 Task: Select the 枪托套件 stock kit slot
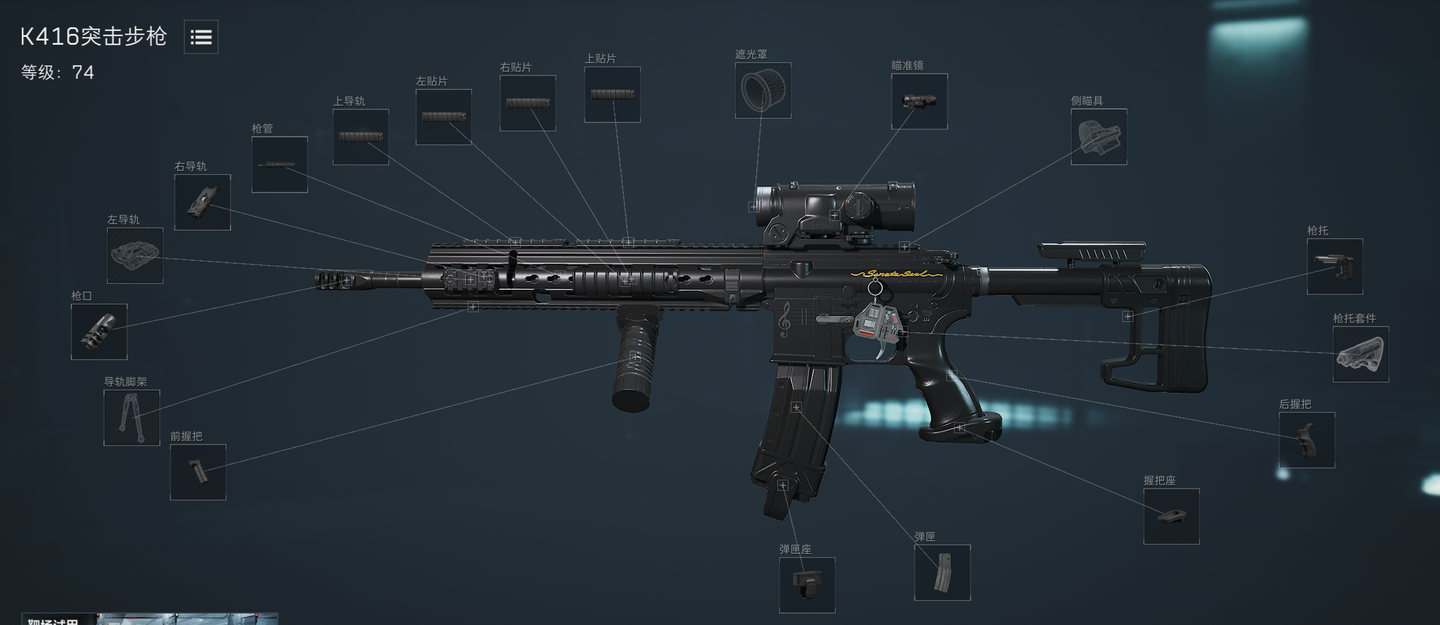point(1360,354)
